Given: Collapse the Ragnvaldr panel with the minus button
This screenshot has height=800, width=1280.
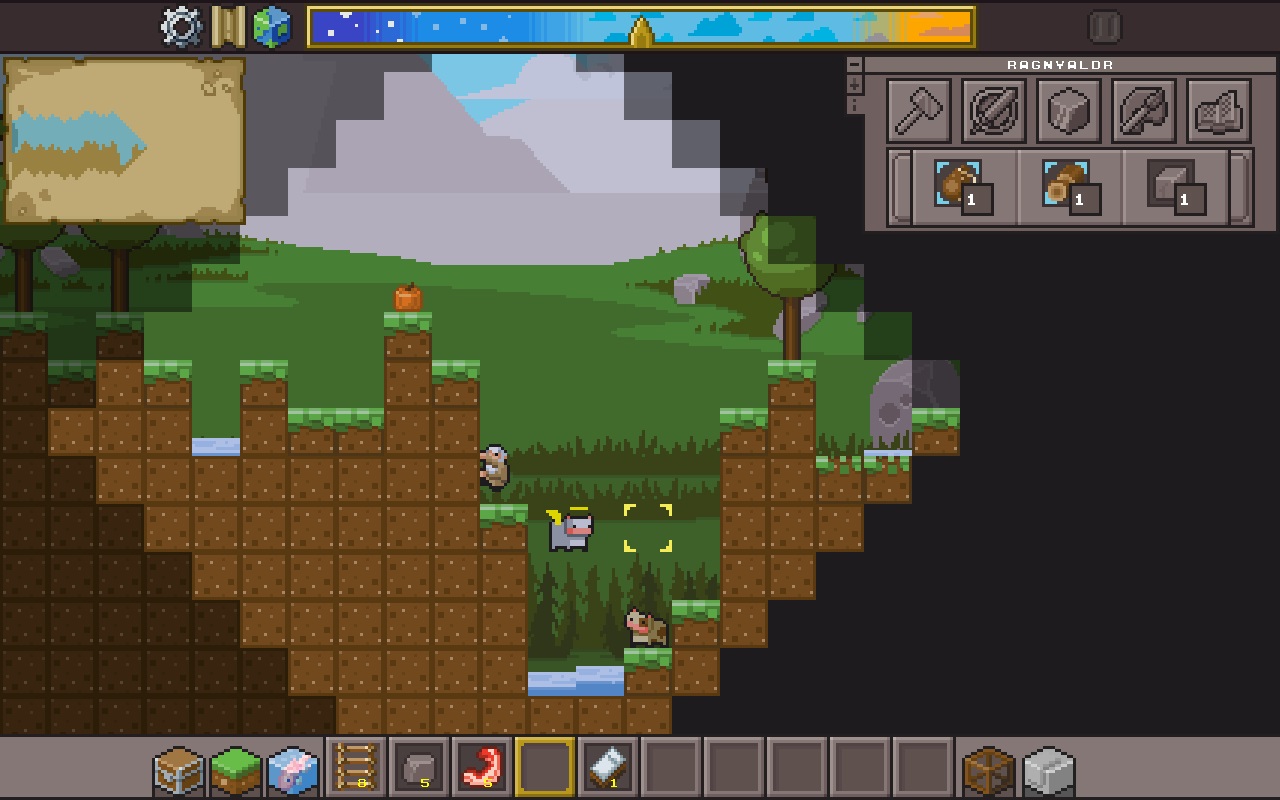Looking at the screenshot, I should pyautogui.click(x=854, y=64).
